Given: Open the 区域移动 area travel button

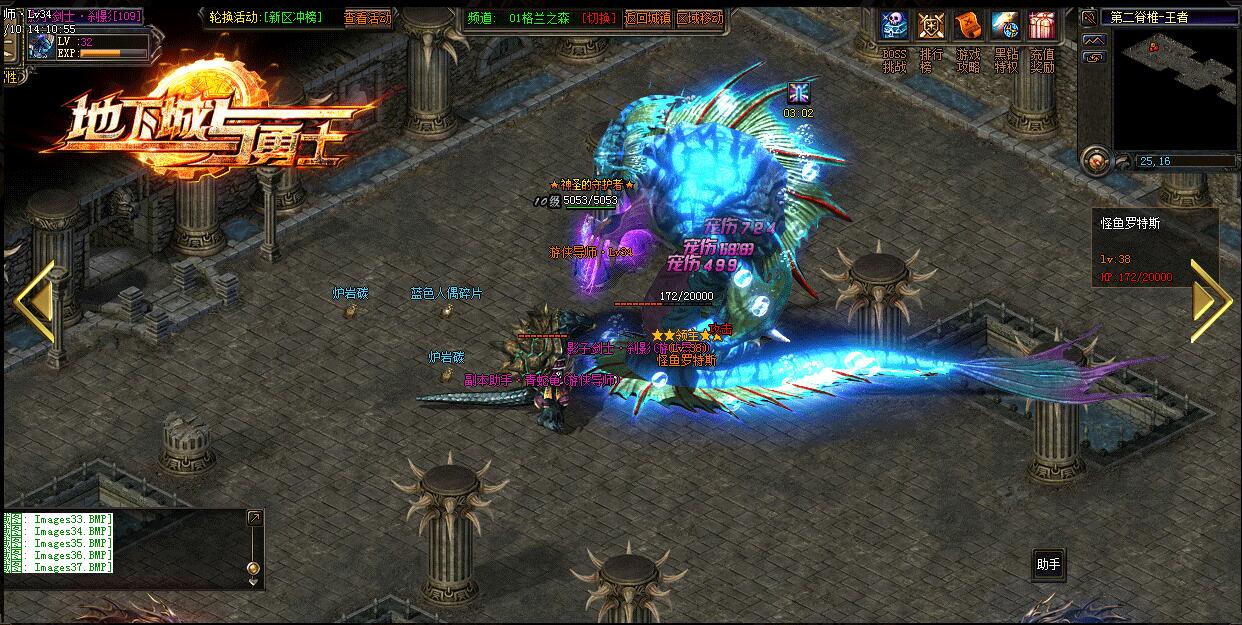Looking at the screenshot, I should tap(700, 18).
